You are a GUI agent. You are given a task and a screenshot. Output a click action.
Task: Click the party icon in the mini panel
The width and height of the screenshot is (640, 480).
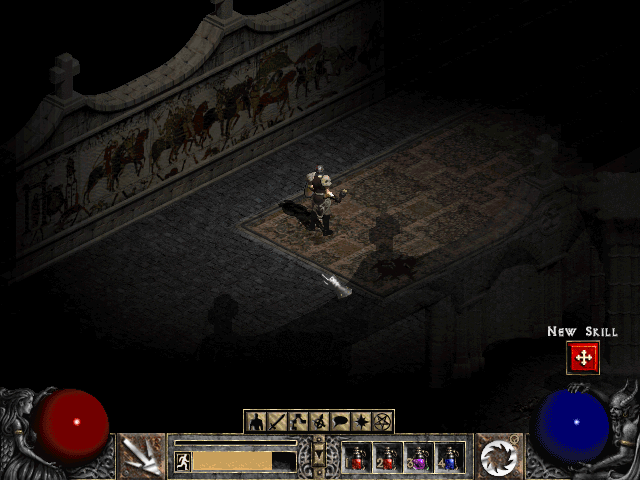[320, 421]
